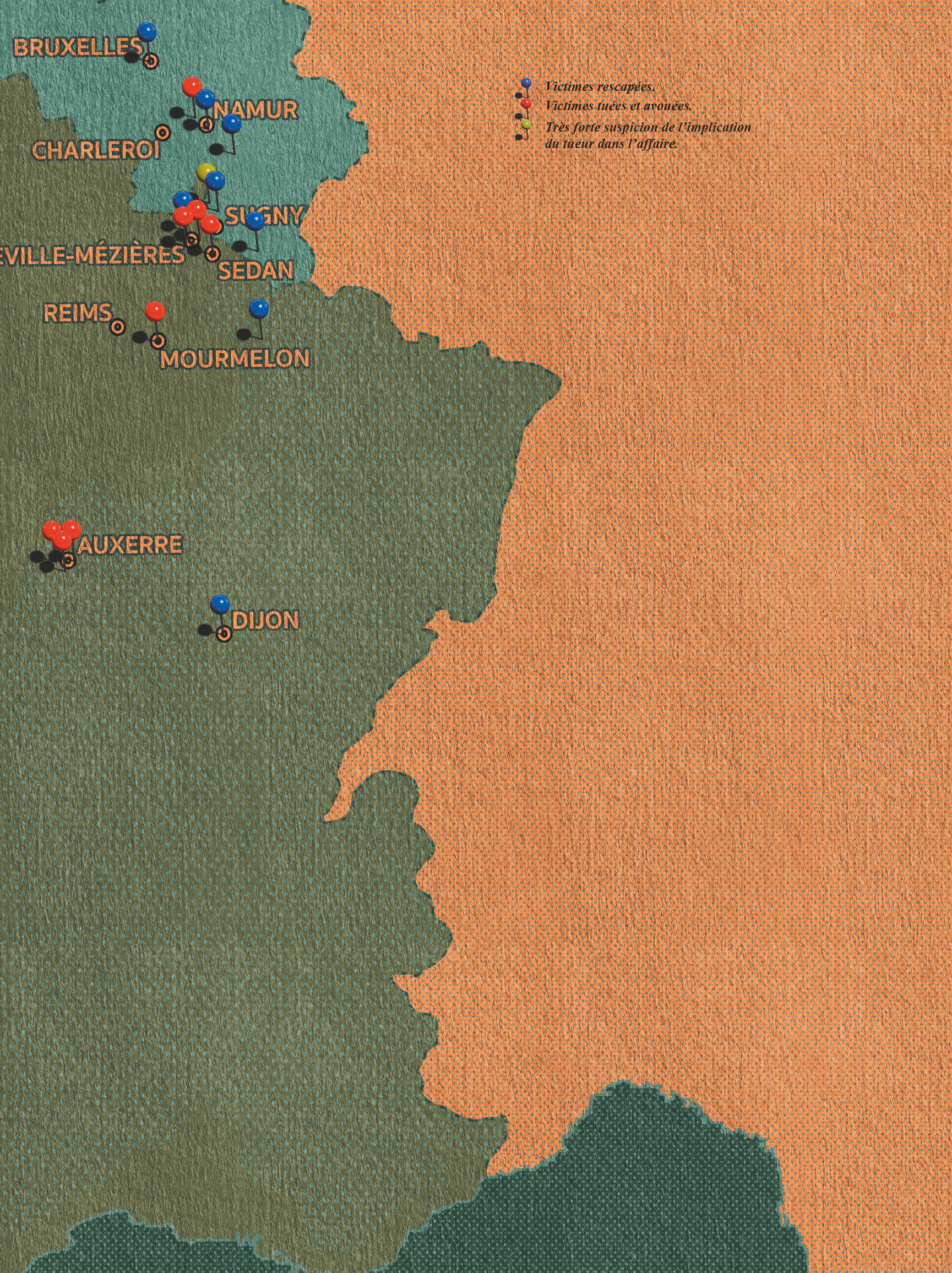Select the blue pin at Dijon
This screenshot has height=1273, width=952.
(x=220, y=603)
